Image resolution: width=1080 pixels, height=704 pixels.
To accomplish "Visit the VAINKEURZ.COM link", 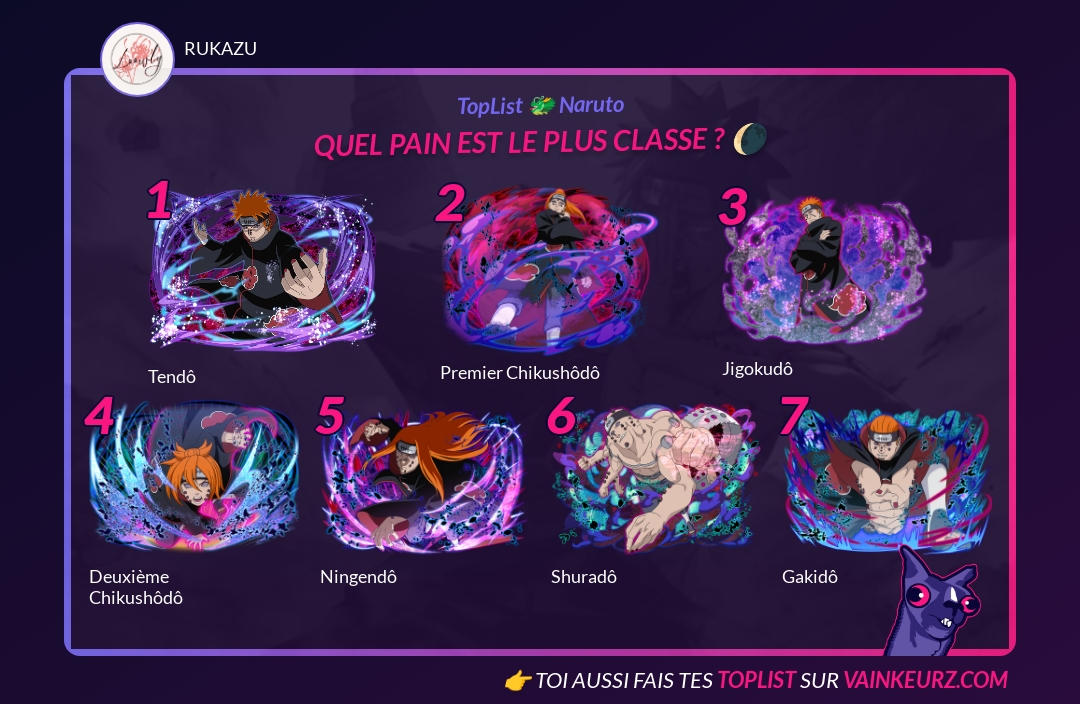I will point(925,681).
